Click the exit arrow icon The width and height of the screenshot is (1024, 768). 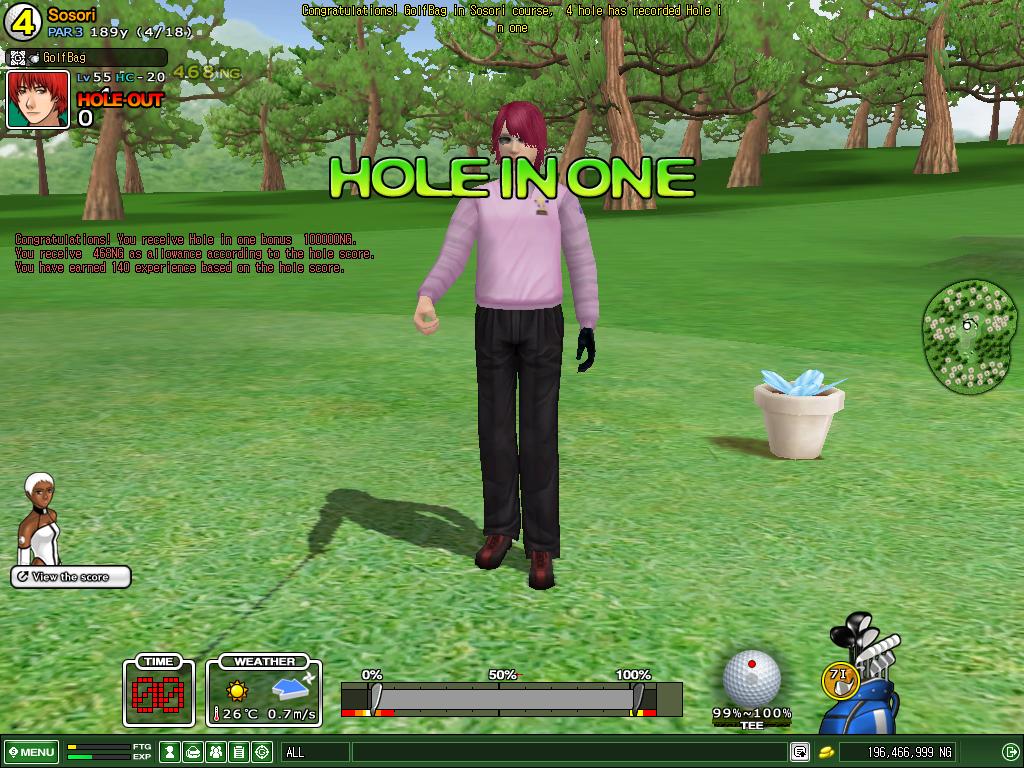(x=1010, y=752)
